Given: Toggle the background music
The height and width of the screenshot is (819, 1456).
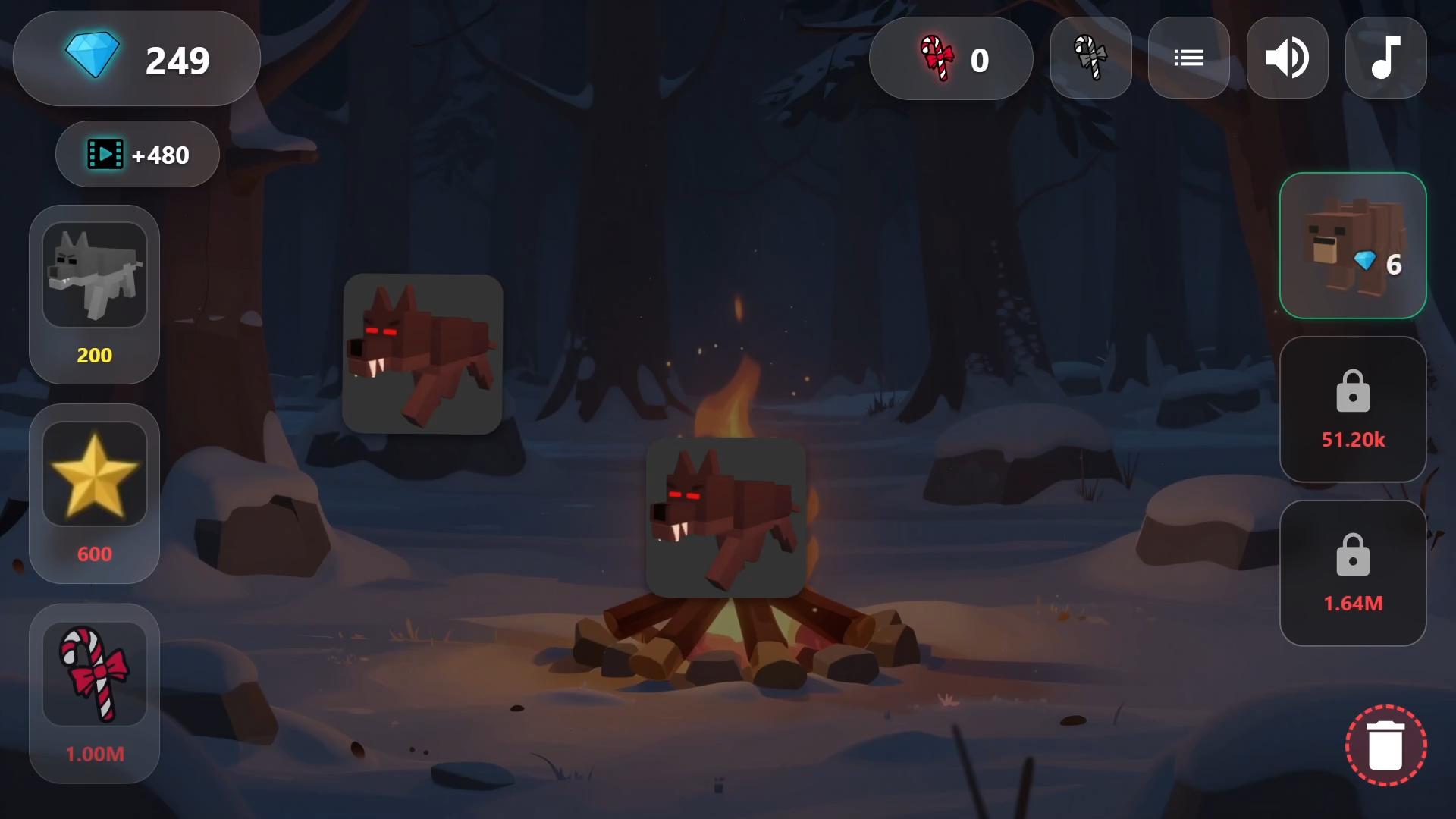Looking at the screenshot, I should click(x=1385, y=57).
